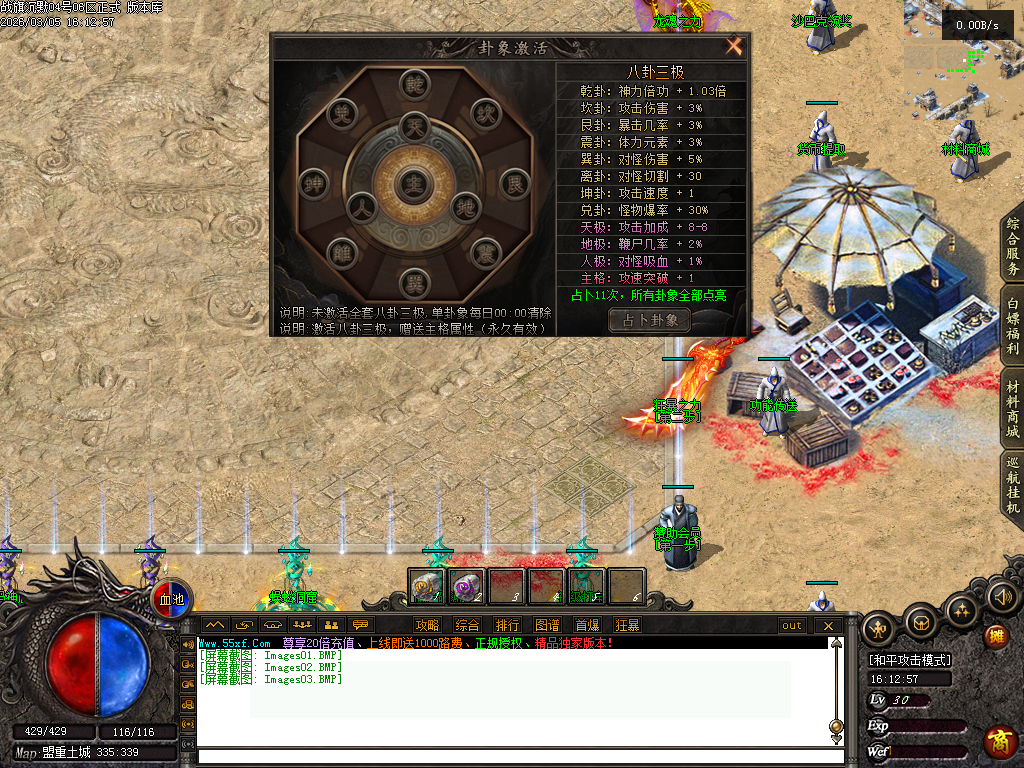This screenshot has height=768, width=1024.
Task: Select the central 主 node
Action: click(x=412, y=183)
